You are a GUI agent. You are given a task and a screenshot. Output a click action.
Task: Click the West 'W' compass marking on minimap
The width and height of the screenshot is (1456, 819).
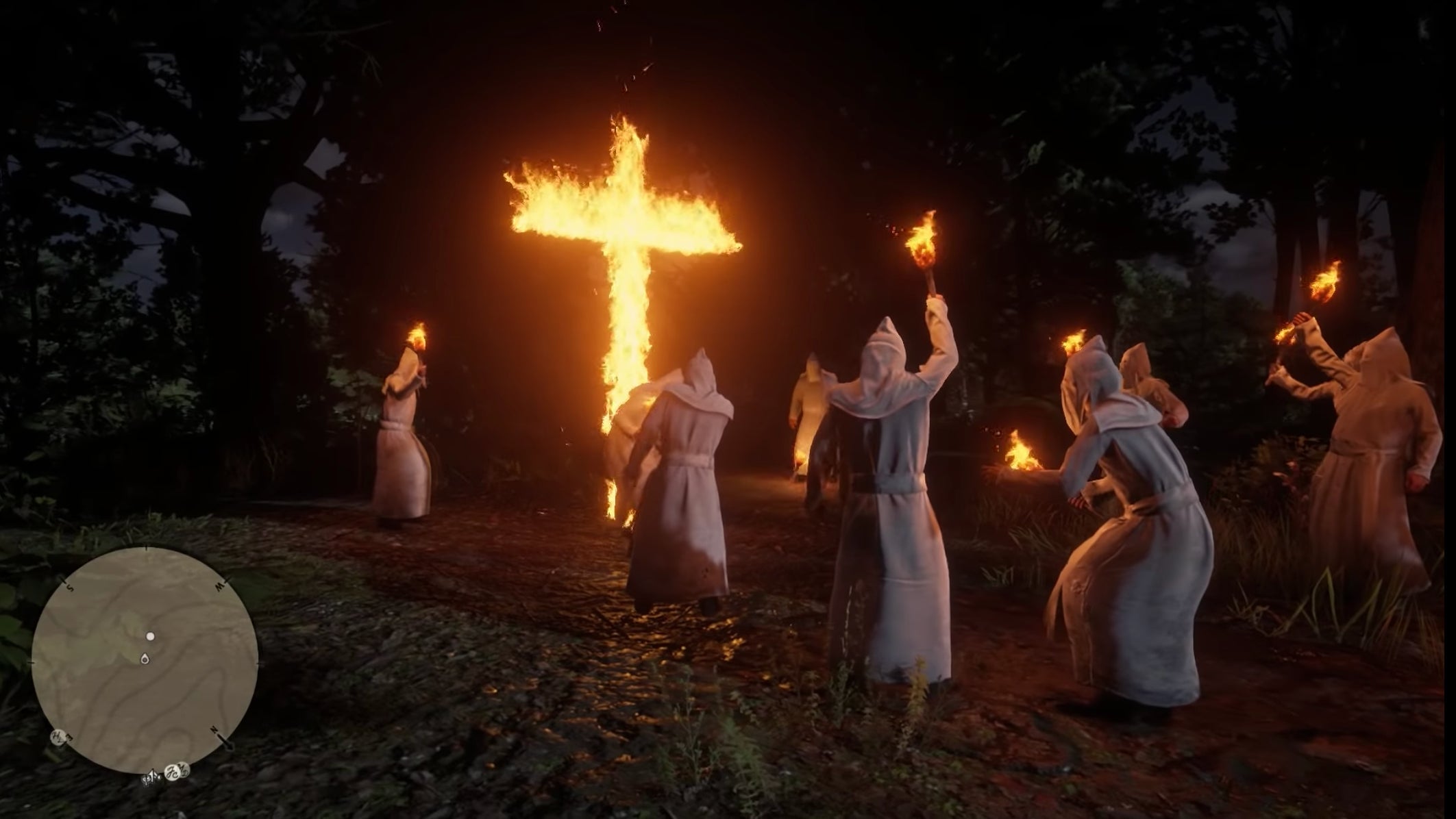click(x=221, y=585)
